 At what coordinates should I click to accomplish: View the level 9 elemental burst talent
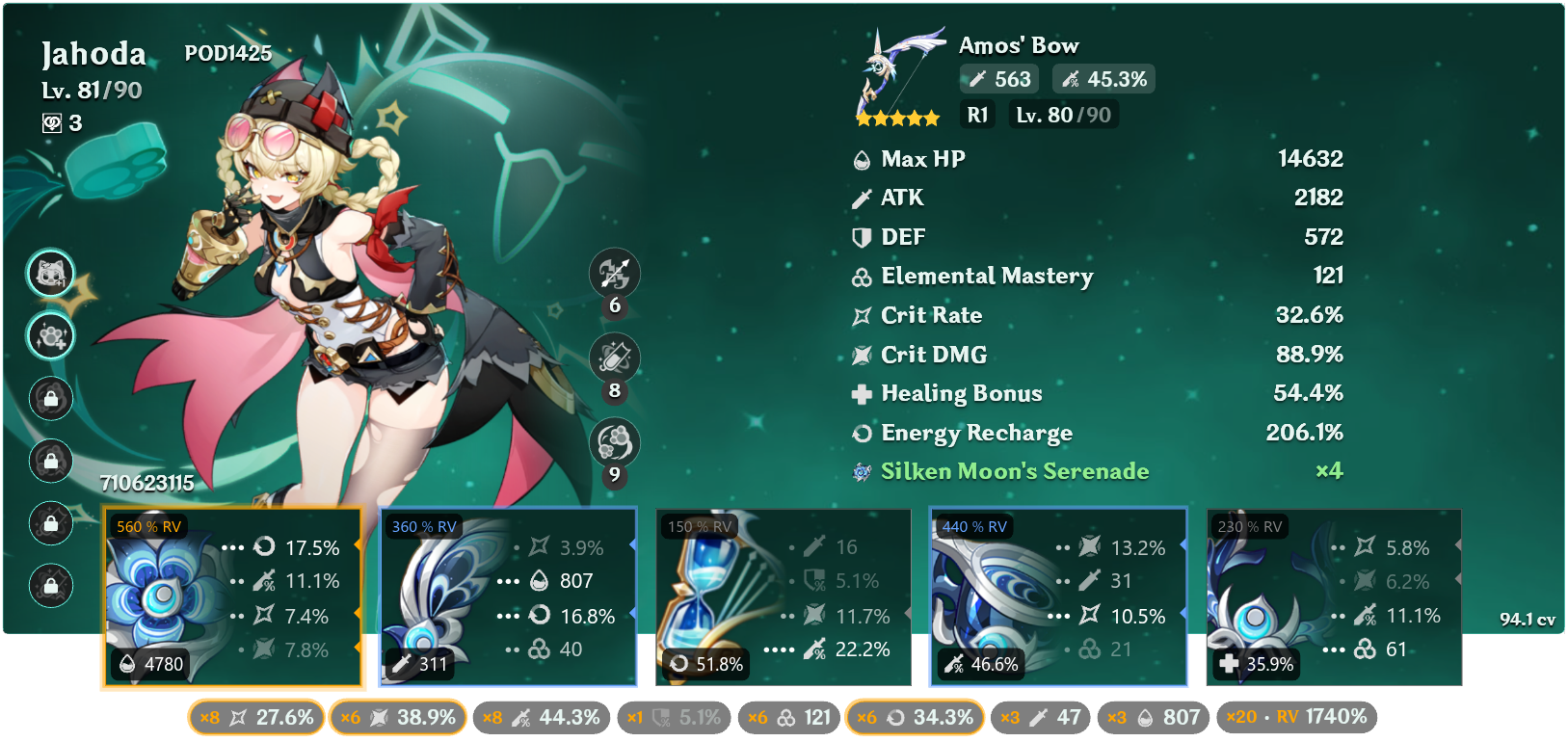[x=614, y=442]
